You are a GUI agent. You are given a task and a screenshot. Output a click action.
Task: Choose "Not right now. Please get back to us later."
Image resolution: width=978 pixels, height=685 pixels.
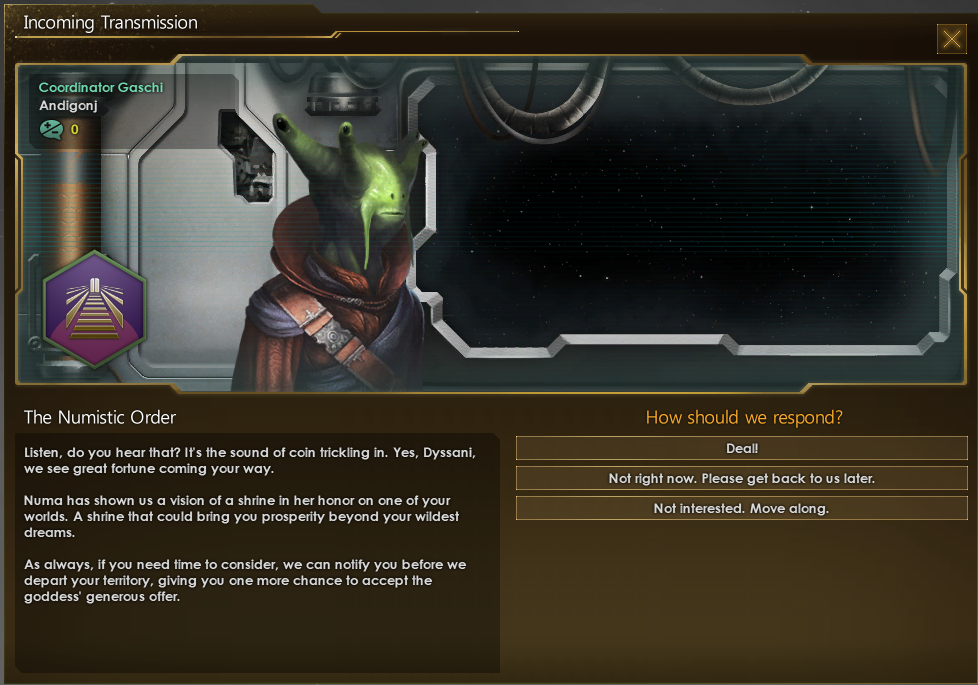click(x=741, y=479)
